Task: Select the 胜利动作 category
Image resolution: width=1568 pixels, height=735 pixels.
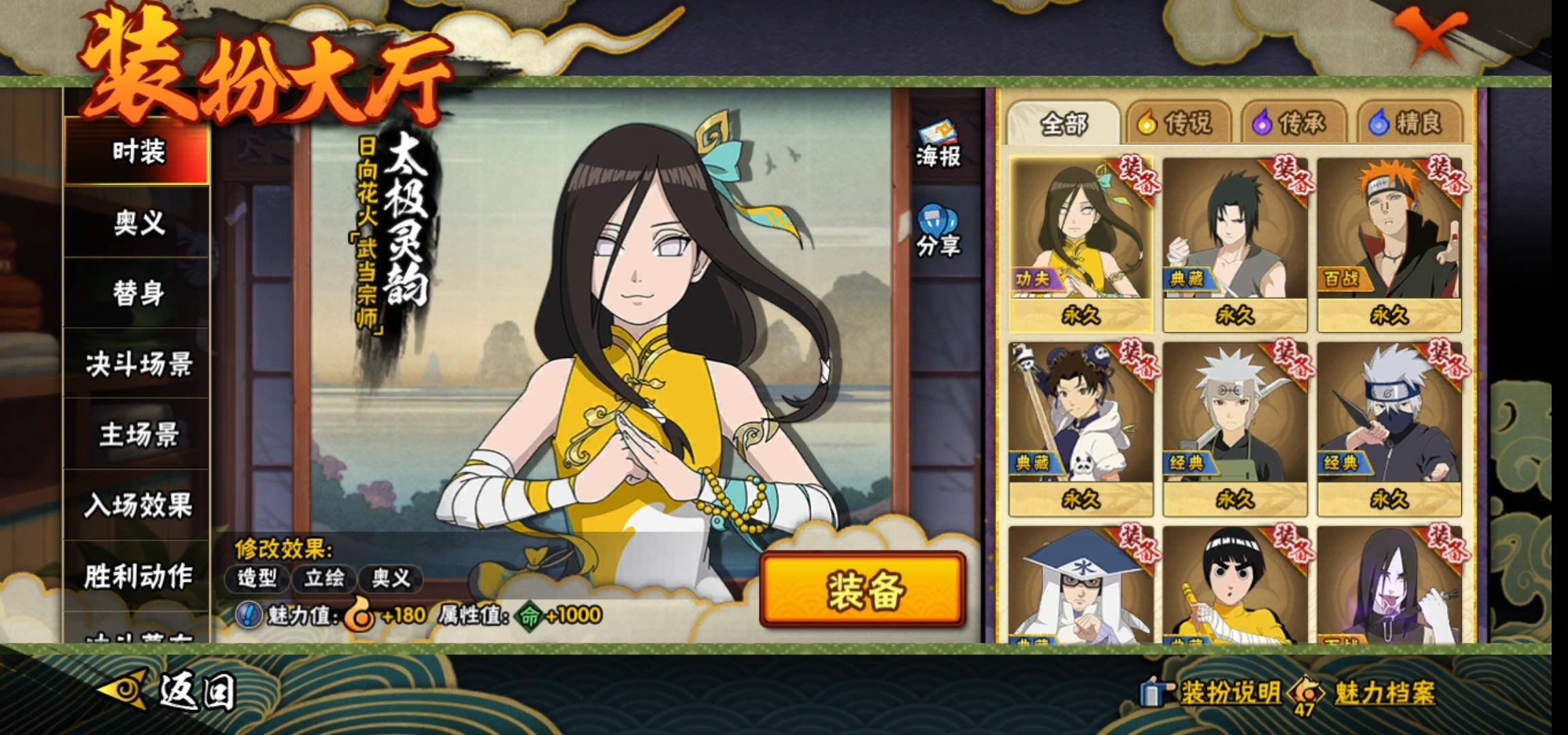Action: tap(137, 576)
